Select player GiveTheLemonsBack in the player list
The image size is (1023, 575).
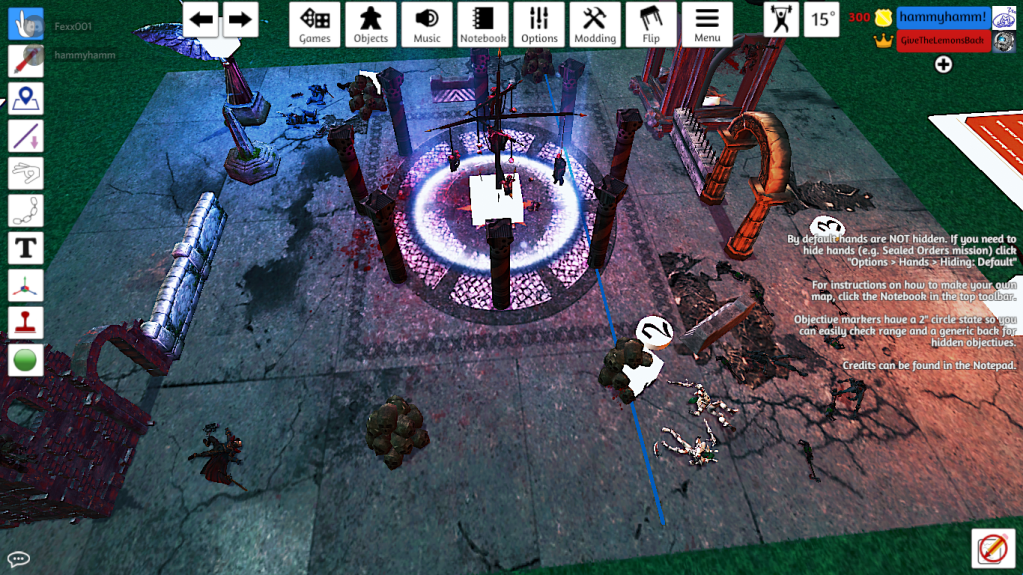point(943,41)
